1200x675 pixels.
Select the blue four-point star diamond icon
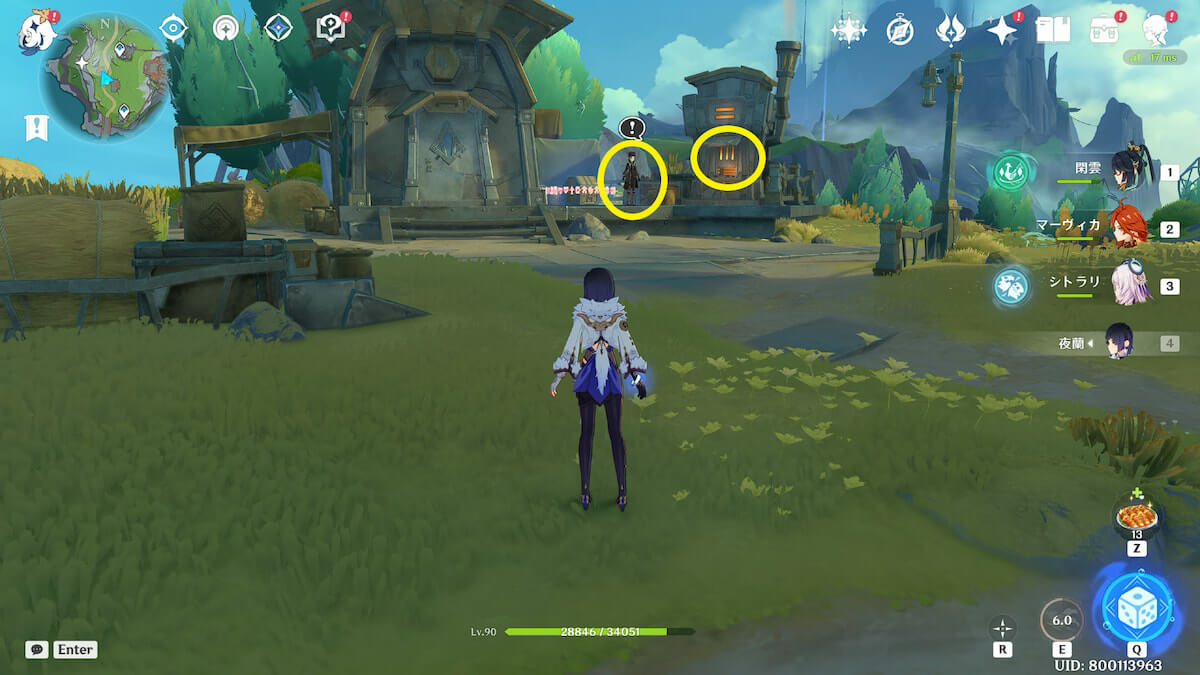coord(278,28)
